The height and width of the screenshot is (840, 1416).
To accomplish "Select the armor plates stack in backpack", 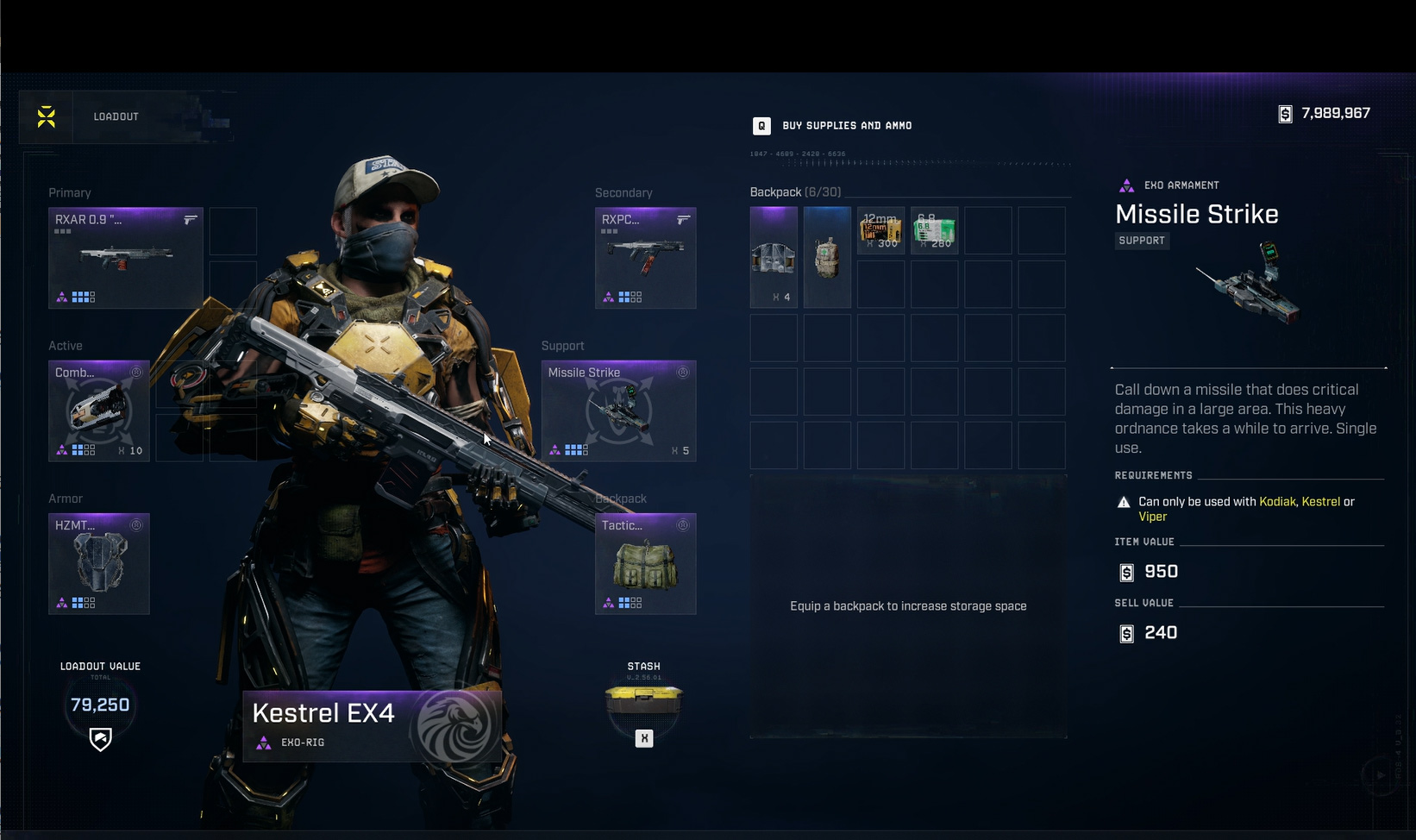I will tap(774, 257).
